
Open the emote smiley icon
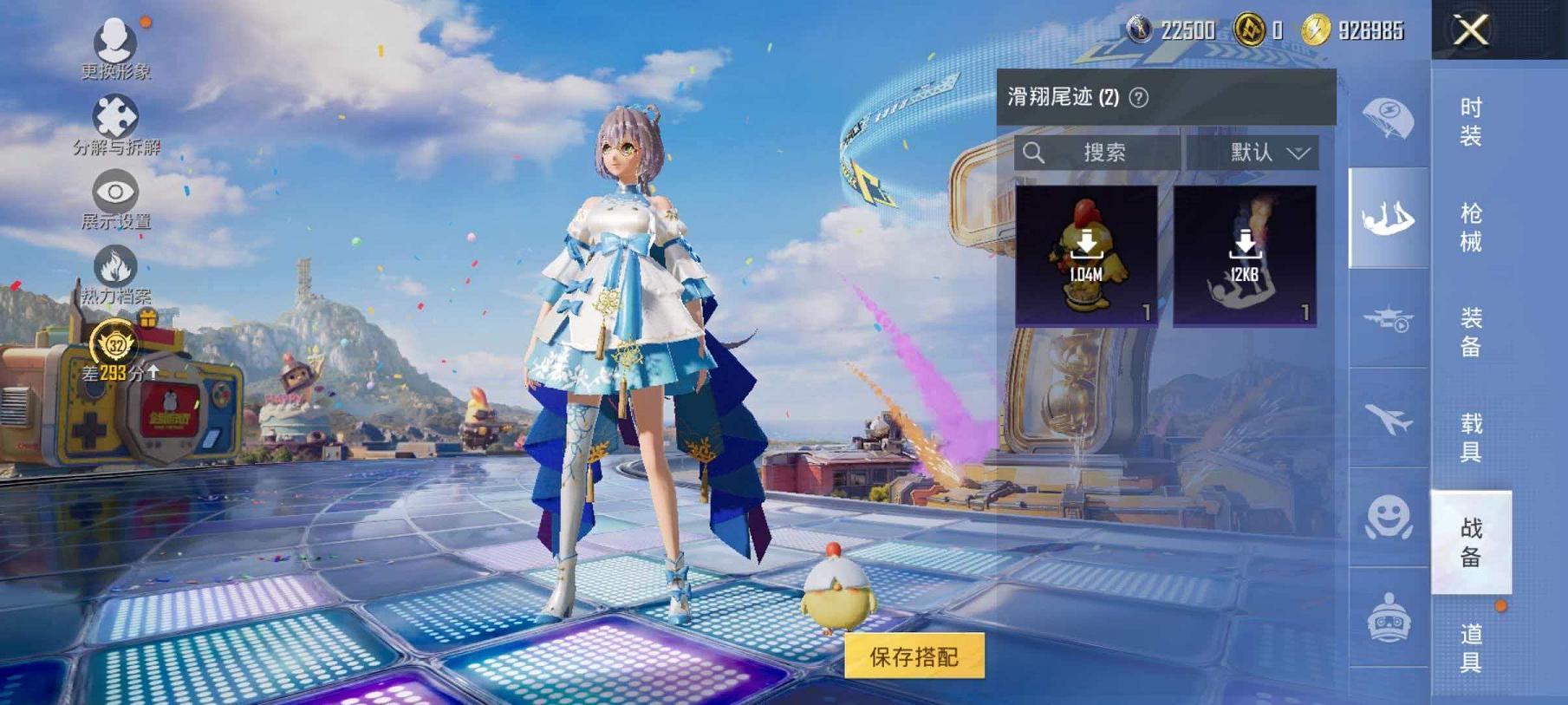(x=1387, y=518)
